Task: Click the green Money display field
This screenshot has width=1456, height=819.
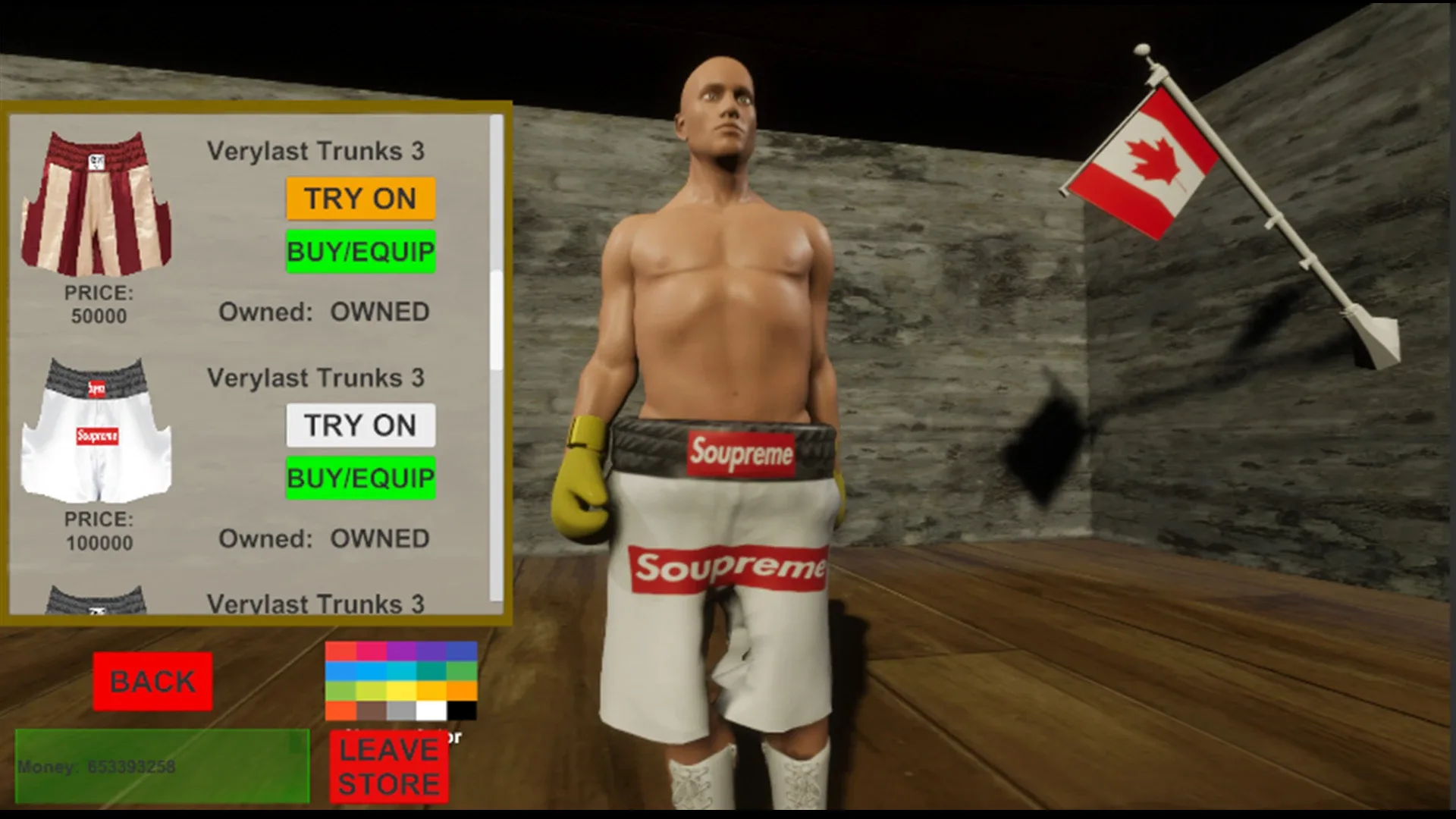Action: tap(163, 764)
